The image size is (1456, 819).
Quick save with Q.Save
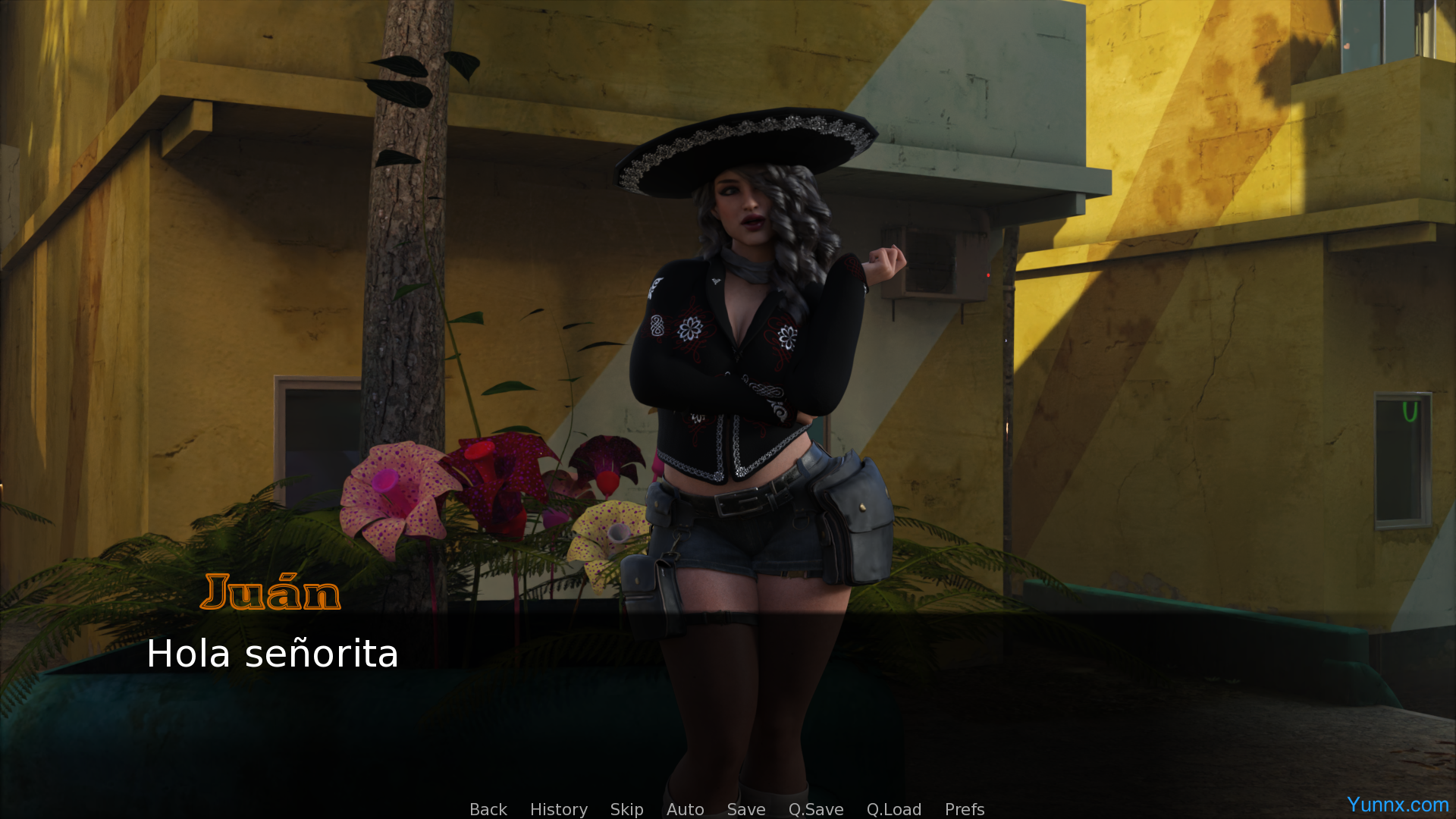[815, 809]
